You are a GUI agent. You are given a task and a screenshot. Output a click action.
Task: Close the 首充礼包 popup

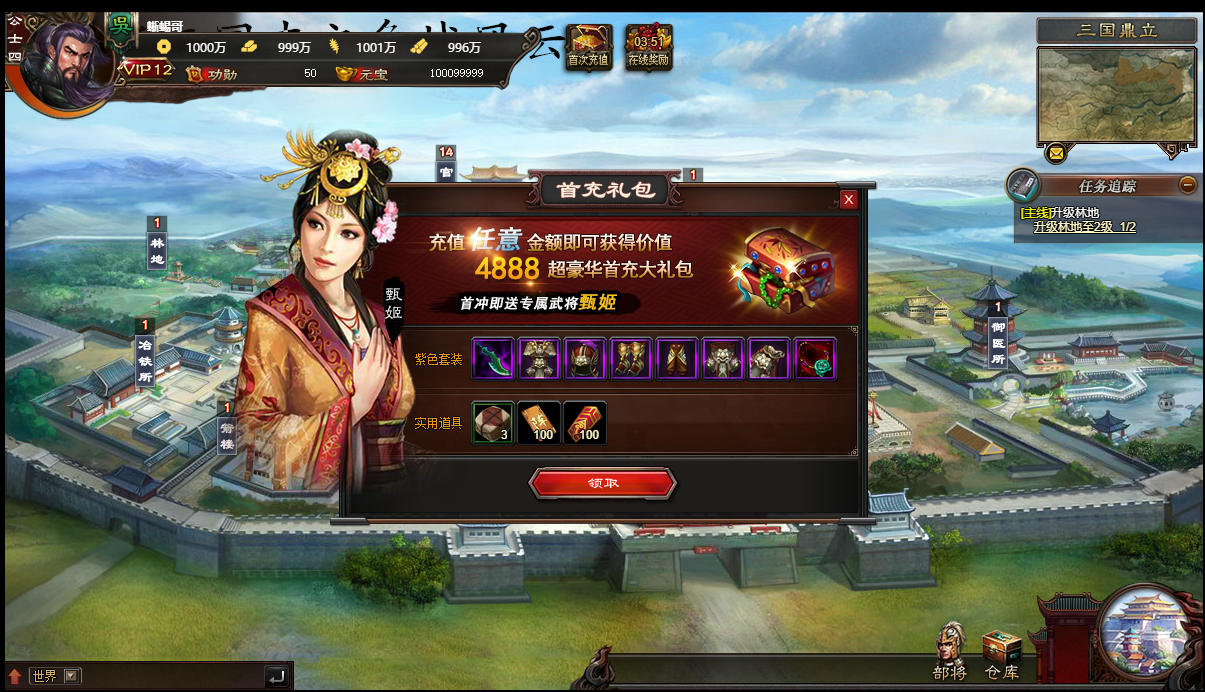[x=849, y=200]
